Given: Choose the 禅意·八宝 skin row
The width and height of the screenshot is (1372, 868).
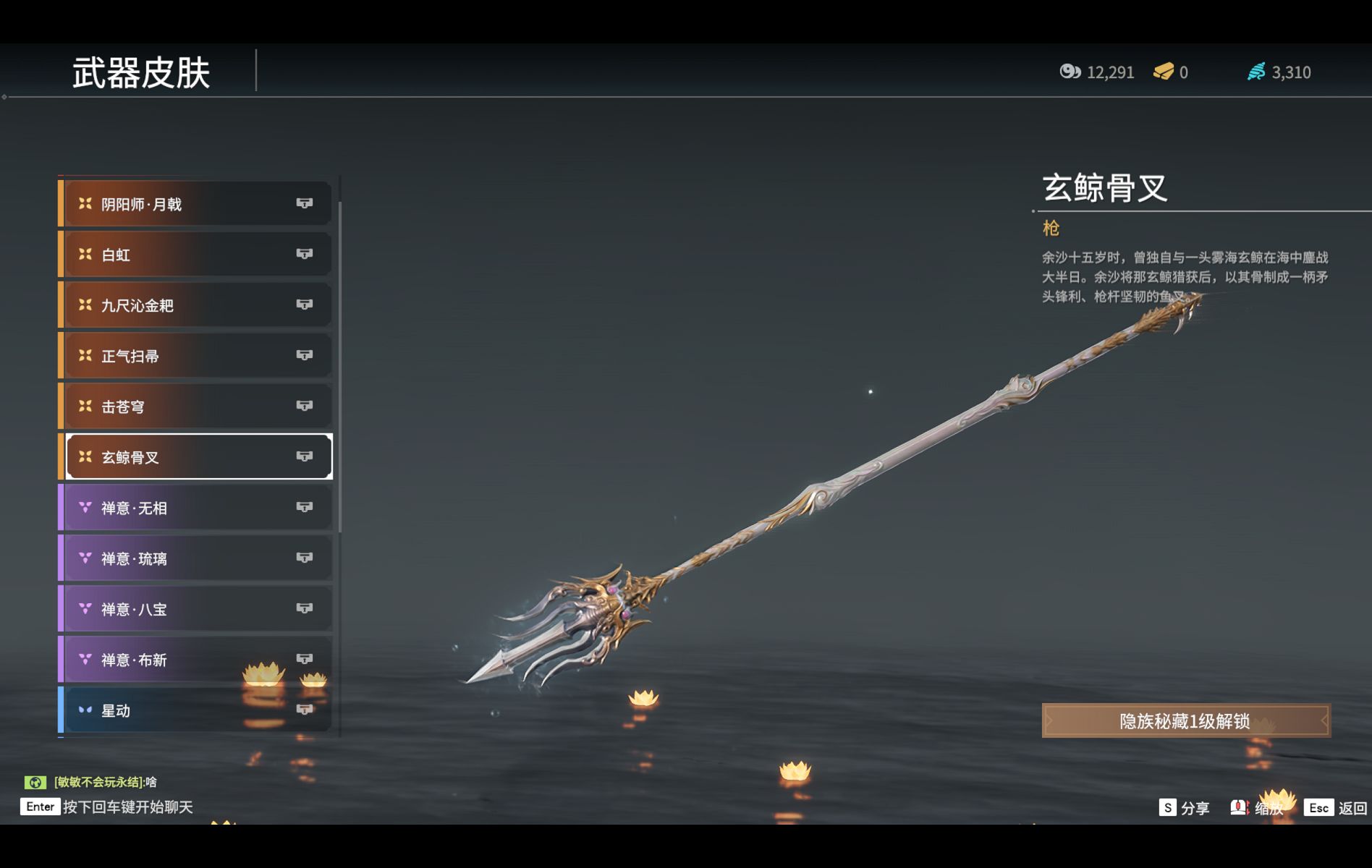Looking at the screenshot, I should (197, 609).
